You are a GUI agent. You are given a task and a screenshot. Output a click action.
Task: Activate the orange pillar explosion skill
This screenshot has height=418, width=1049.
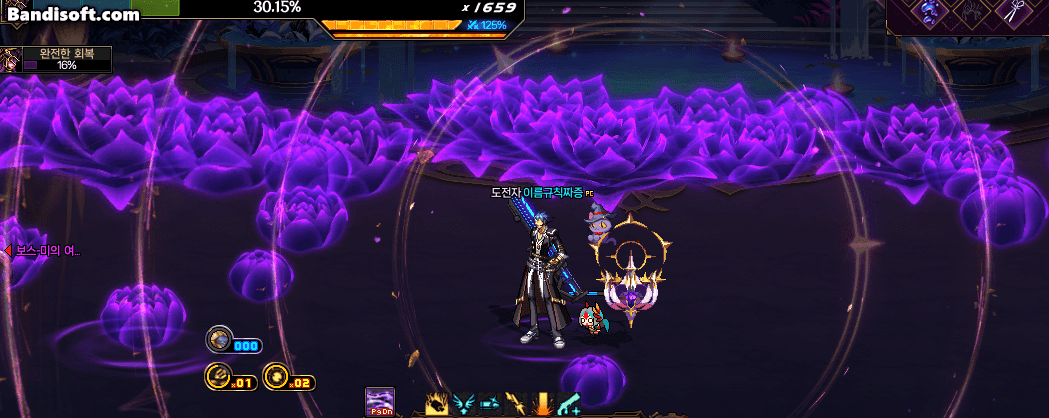point(543,404)
